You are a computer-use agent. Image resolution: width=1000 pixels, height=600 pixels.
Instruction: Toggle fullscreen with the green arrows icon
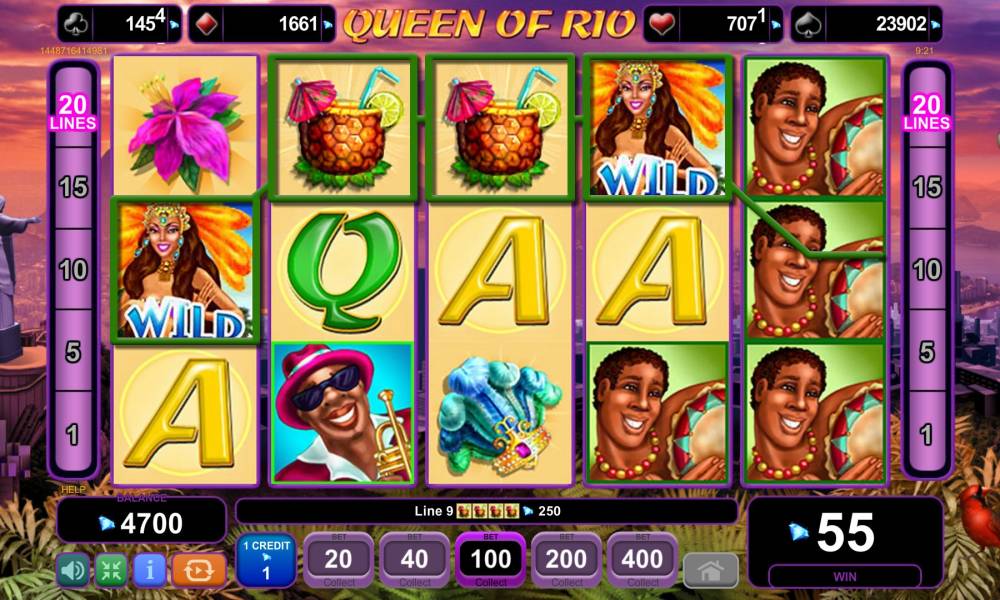pyautogui.click(x=110, y=569)
